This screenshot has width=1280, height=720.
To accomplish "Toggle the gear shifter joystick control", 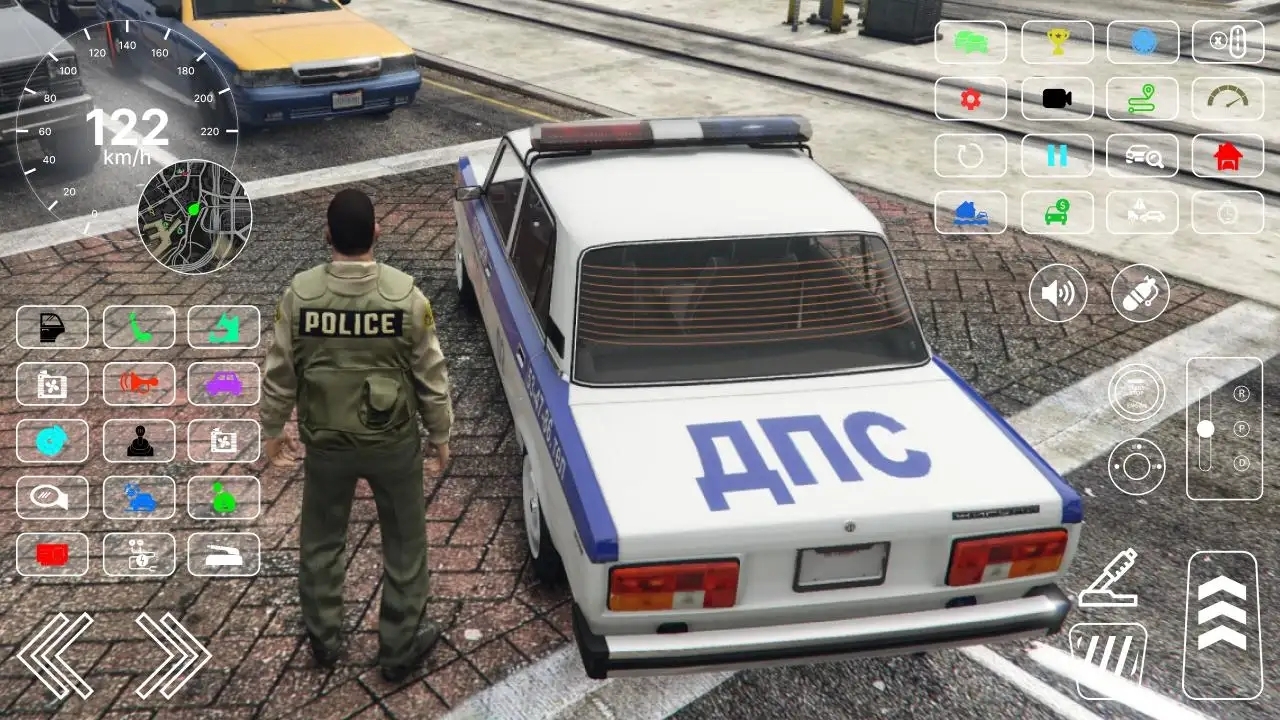I will 140,441.
